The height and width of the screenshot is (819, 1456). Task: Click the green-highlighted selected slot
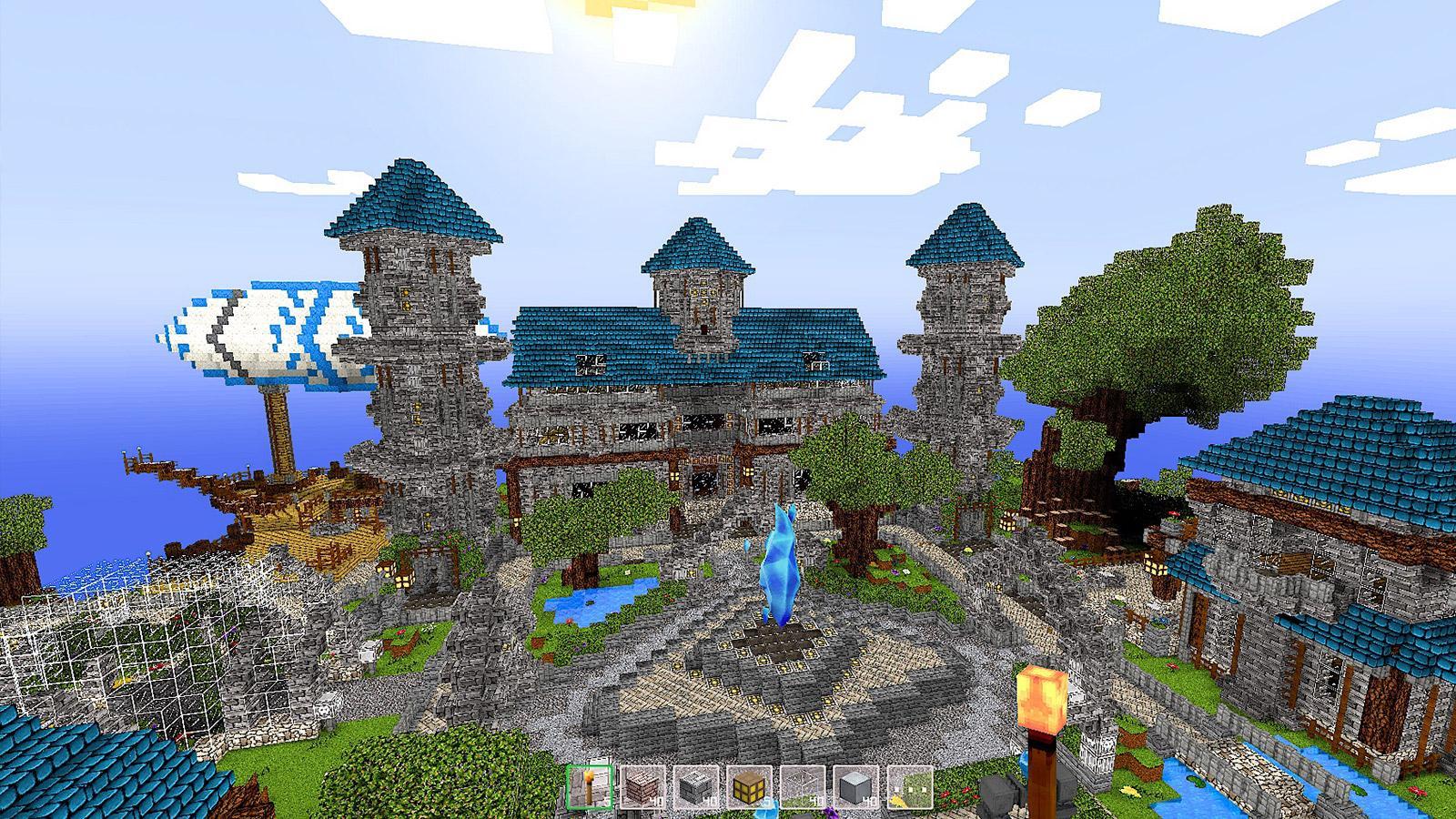tap(589, 785)
